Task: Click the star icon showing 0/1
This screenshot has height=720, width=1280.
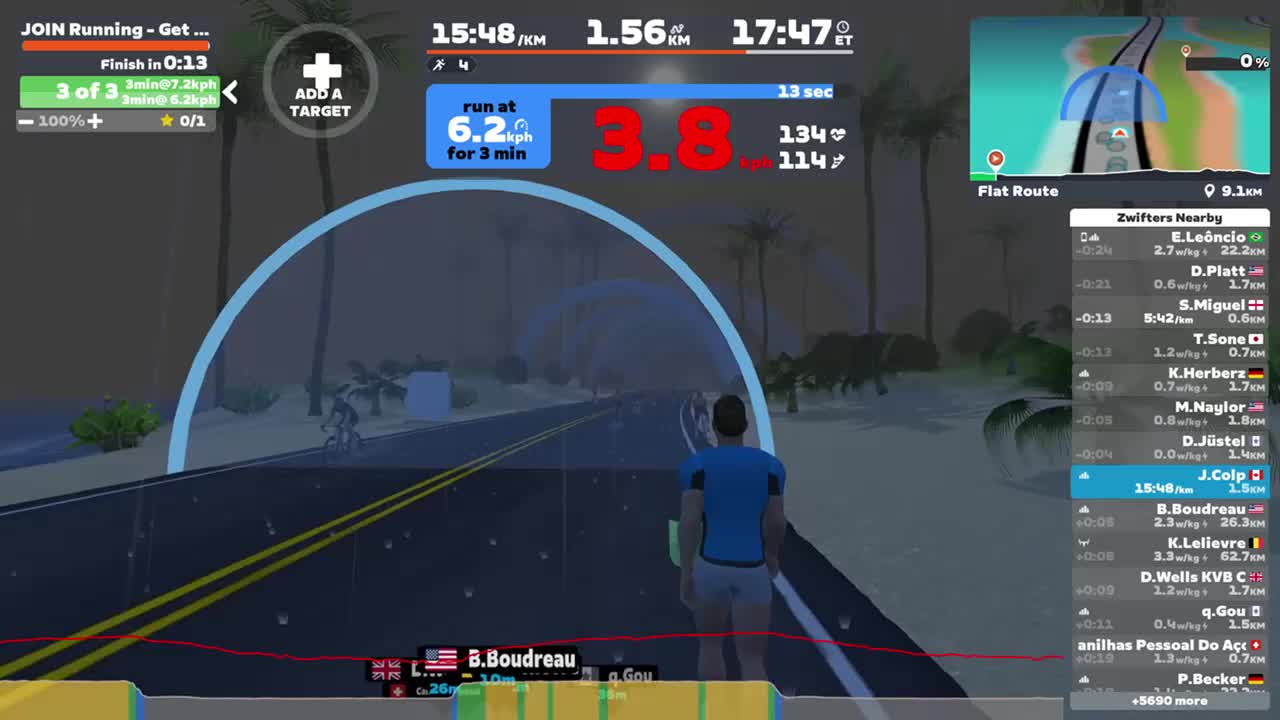Action: click(167, 121)
